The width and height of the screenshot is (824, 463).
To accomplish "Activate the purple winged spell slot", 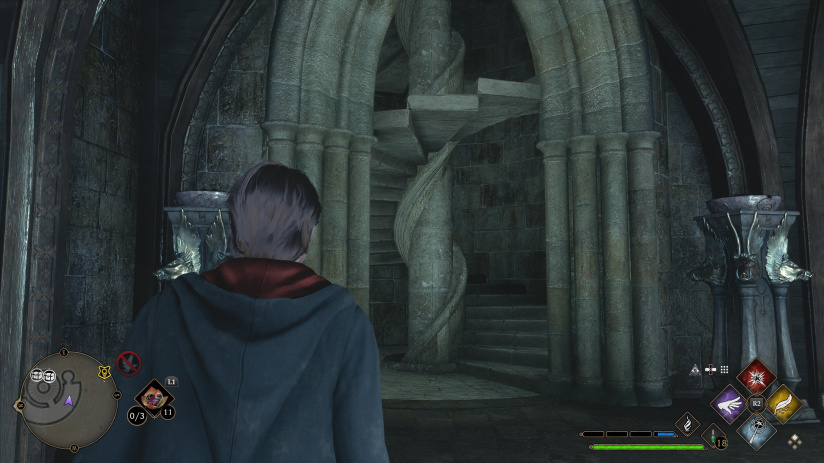I will 729,403.
